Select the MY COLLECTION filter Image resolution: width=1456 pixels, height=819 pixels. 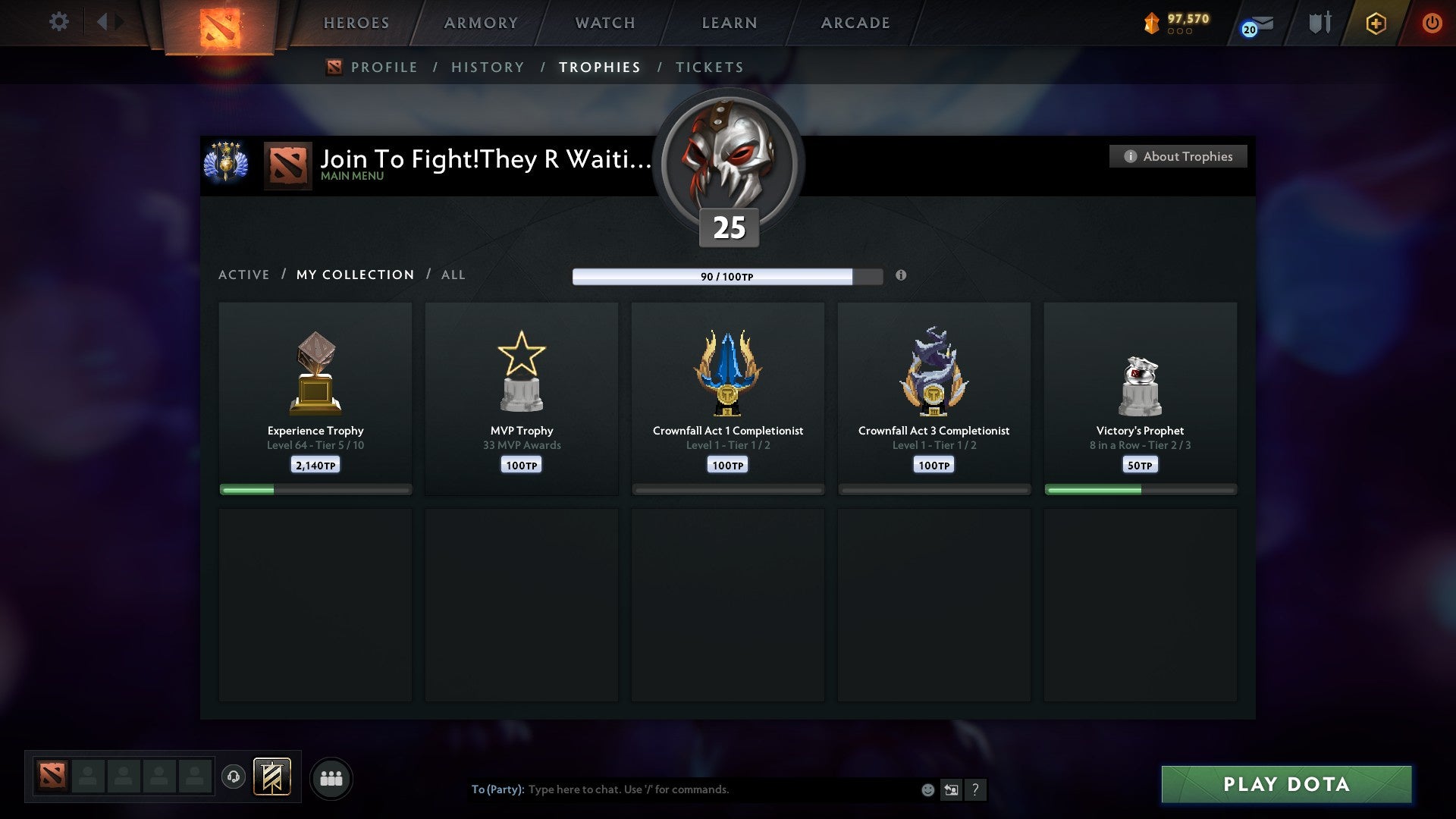click(x=354, y=275)
